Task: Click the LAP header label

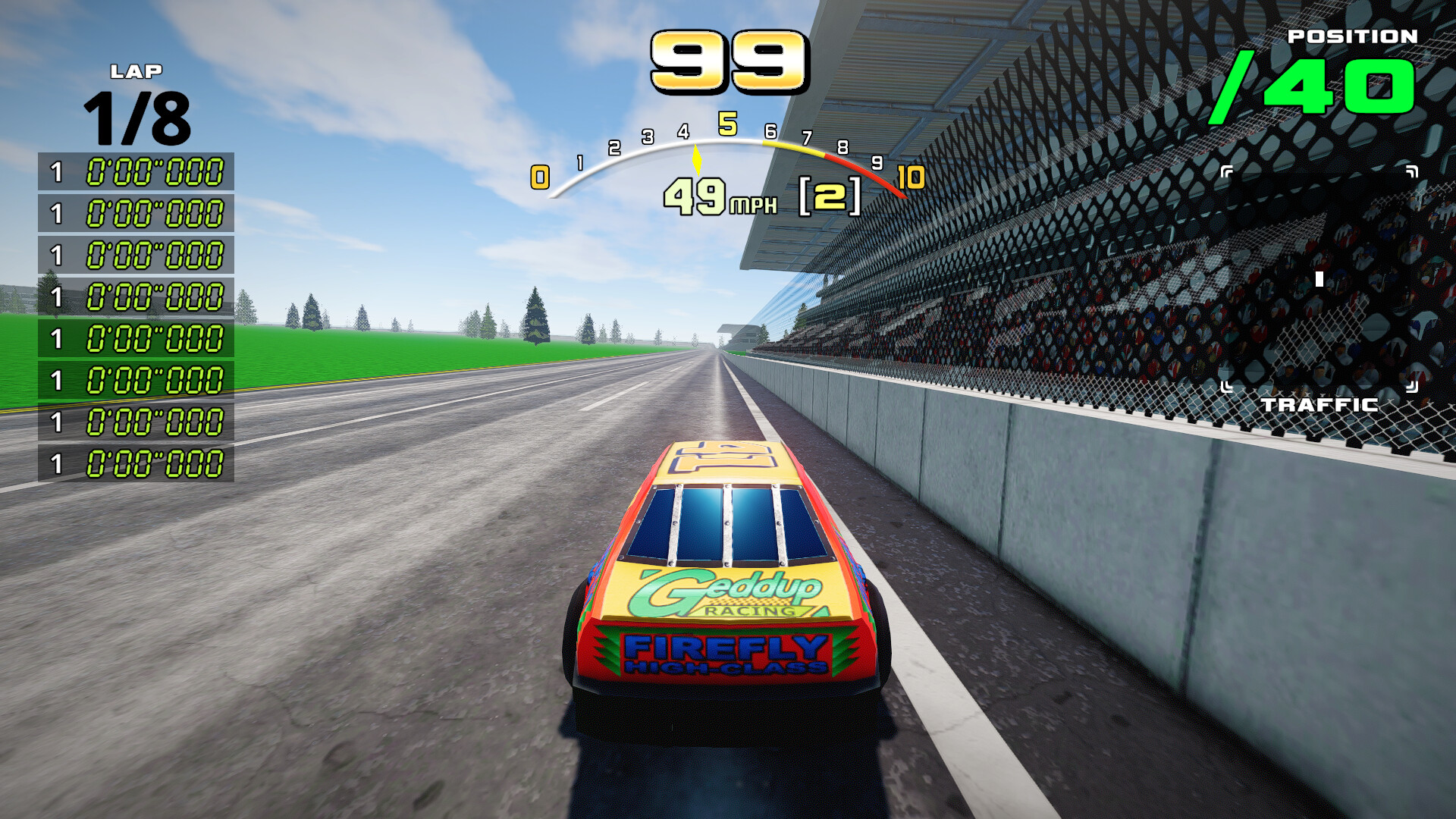Action: coord(136,72)
